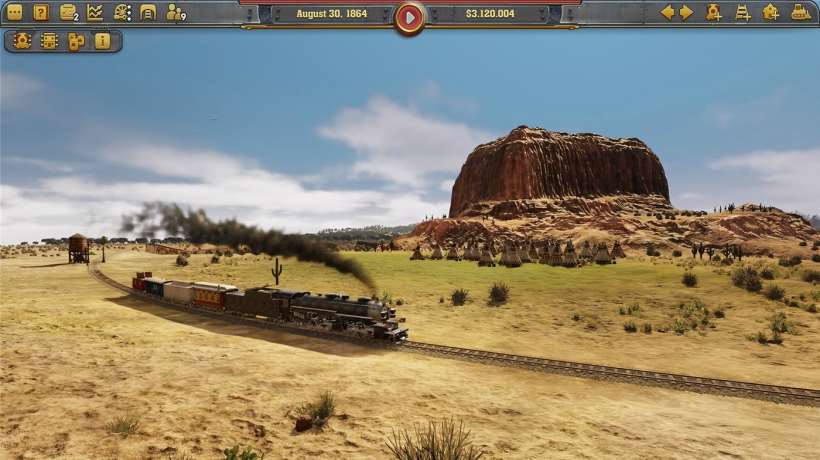Image resolution: width=820 pixels, height=460 pixels.
Task: Toggle the info 'i' overlay button
Action: point(103,41)
